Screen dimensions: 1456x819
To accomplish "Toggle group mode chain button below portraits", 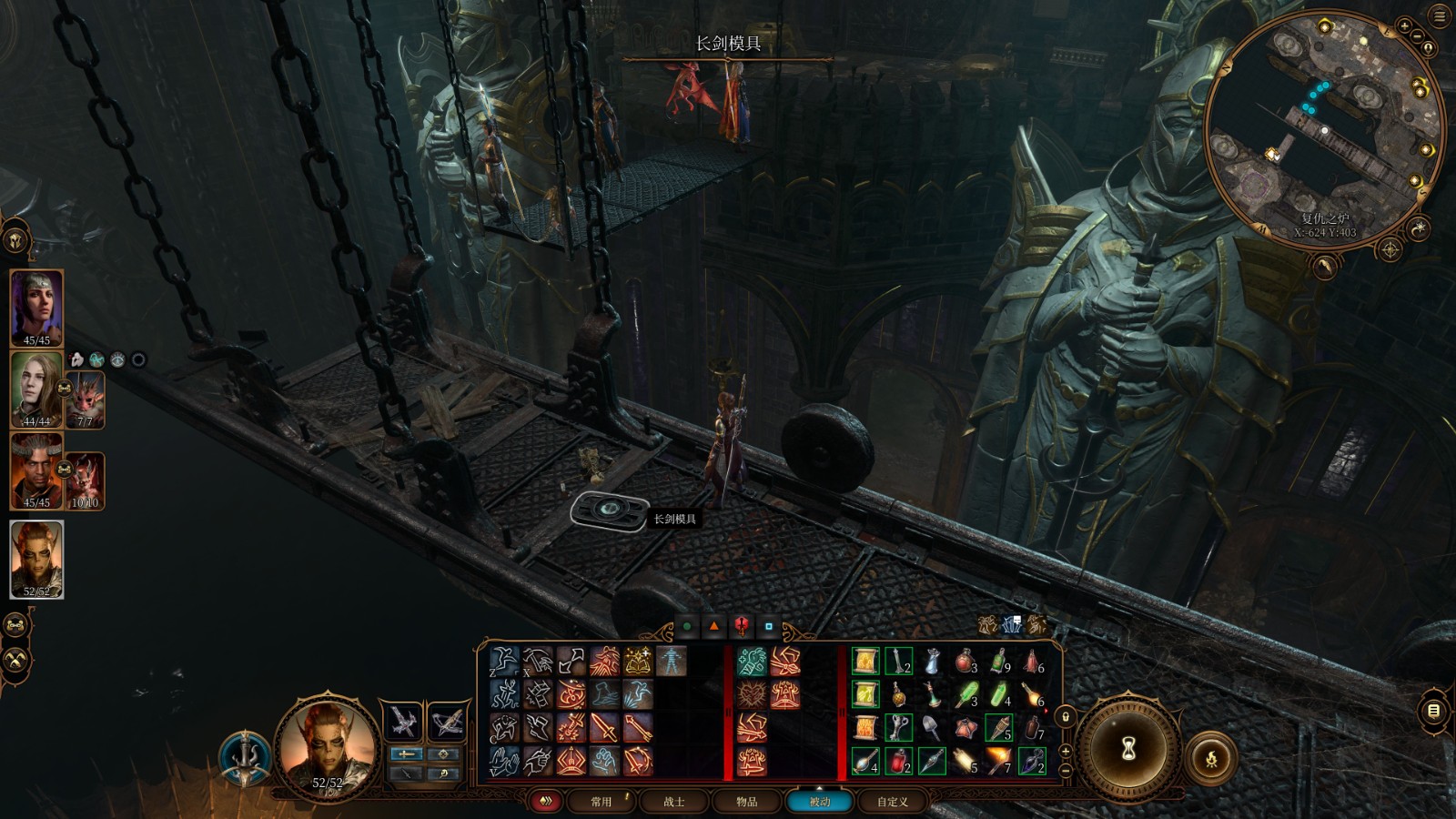I will (x=15, y=625).
